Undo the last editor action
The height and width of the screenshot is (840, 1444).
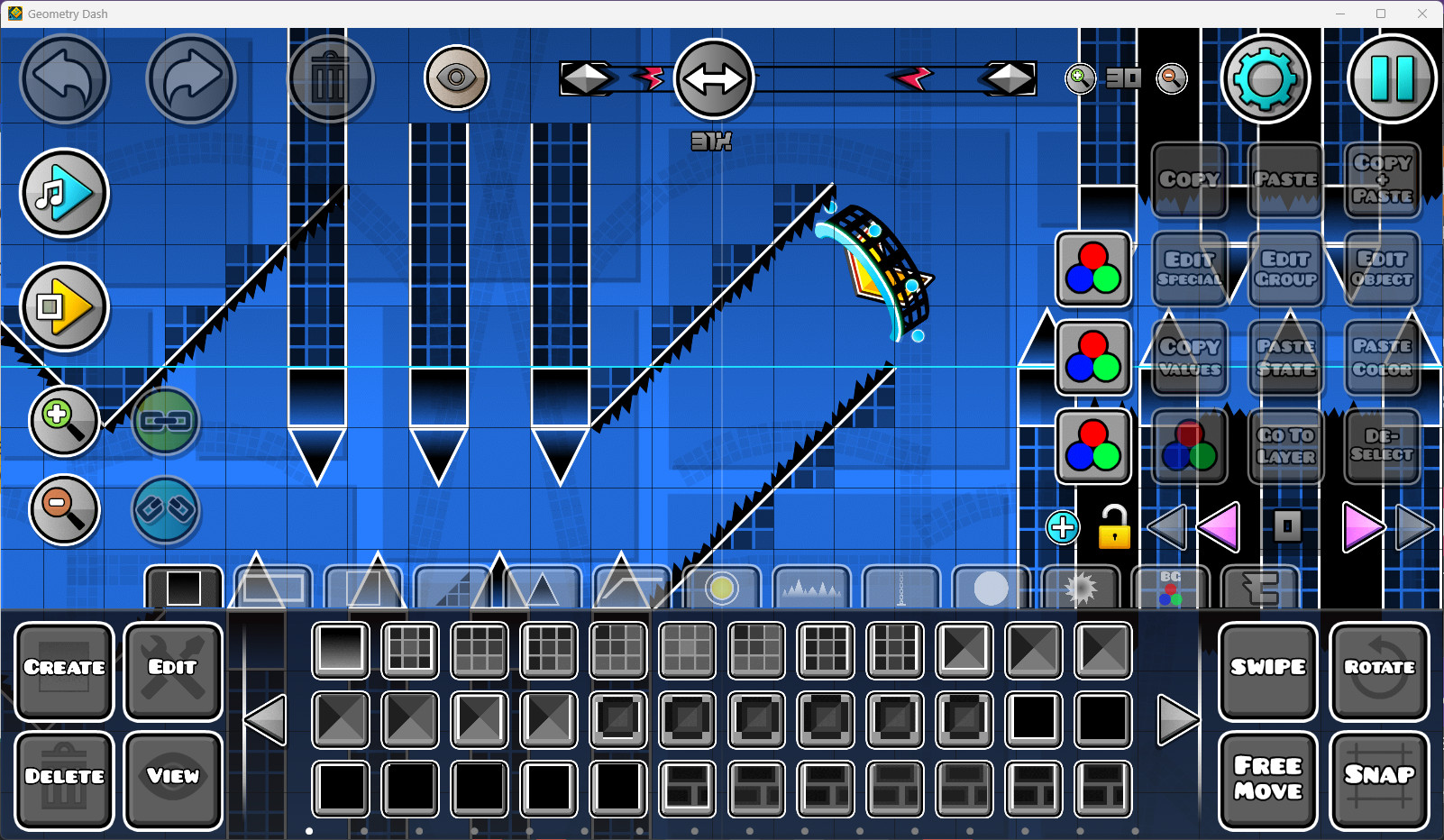click(63, 78)
